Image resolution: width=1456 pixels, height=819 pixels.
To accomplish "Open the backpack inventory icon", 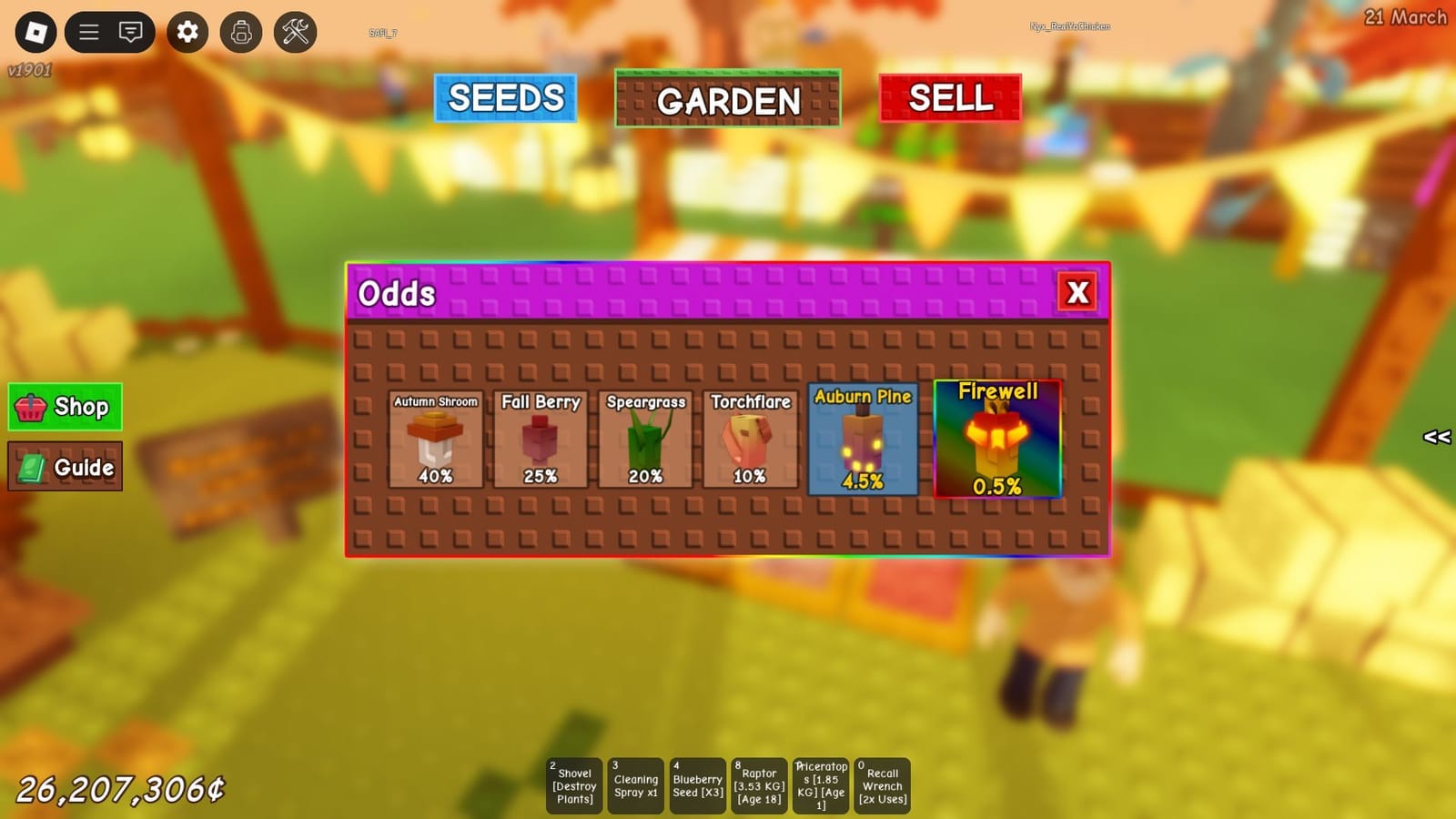I will [x=240, y=32].
